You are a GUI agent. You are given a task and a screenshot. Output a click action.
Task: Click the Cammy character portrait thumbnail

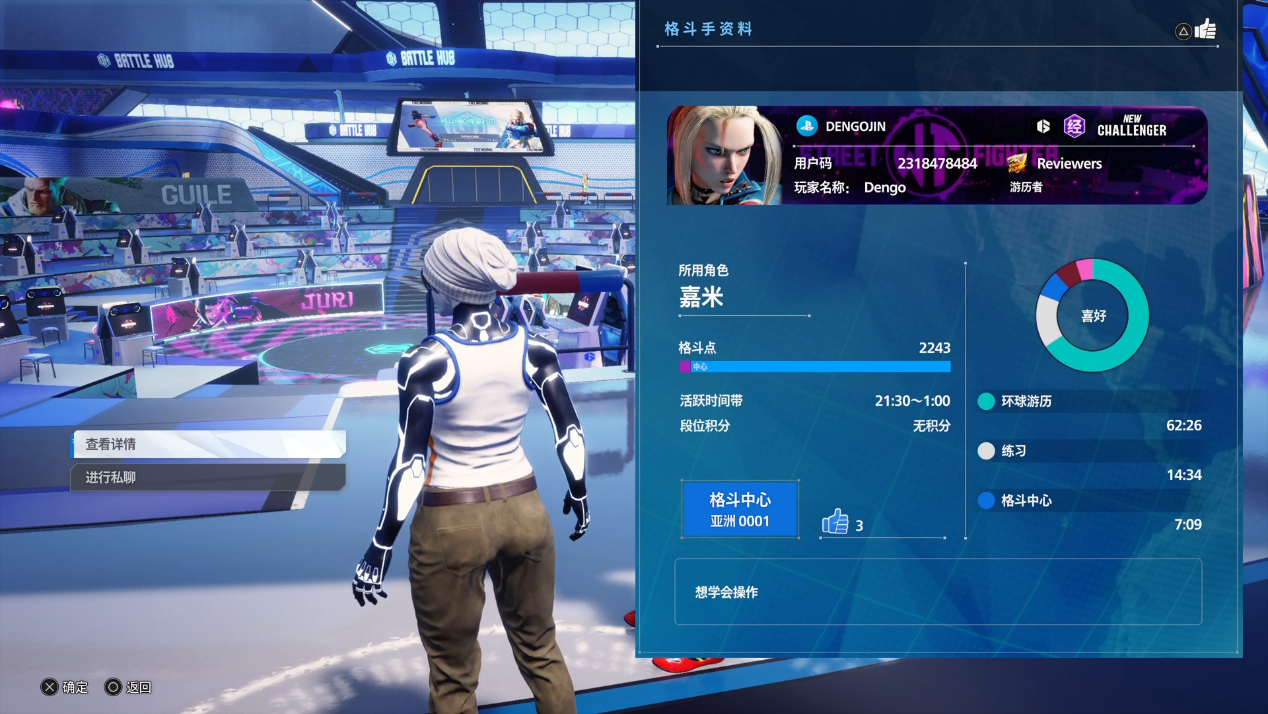click(x=726, y=156)
